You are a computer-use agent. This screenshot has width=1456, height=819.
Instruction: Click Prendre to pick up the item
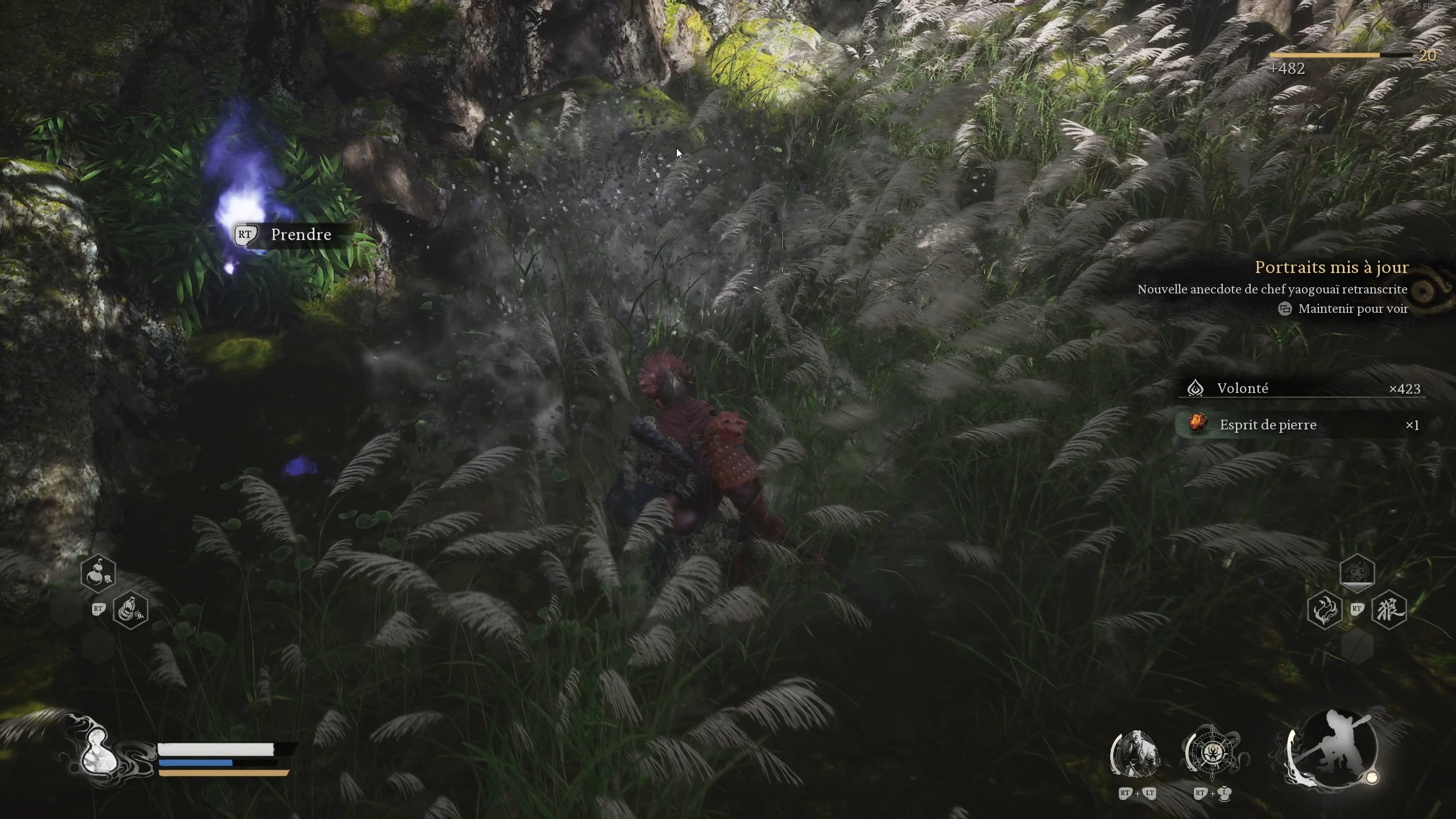click(300, 234)
